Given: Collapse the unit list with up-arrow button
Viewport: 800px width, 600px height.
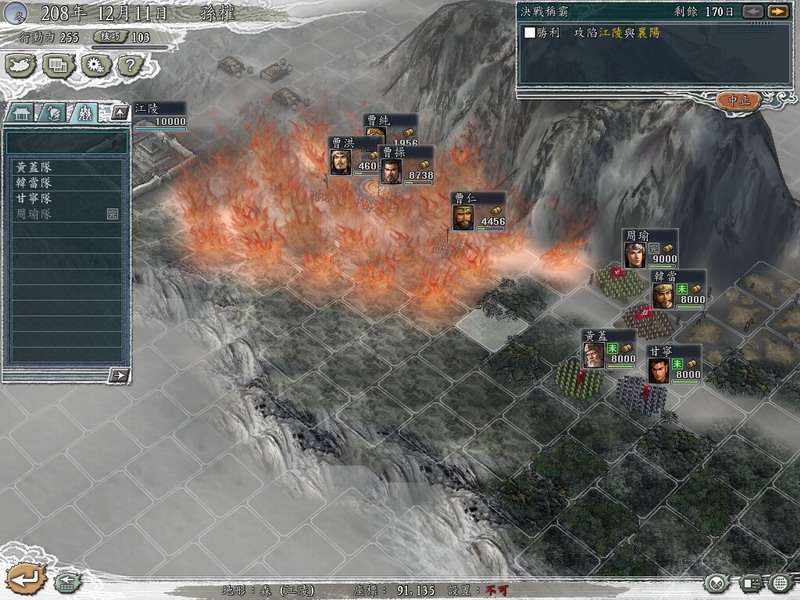Looking at the screenshot, I should point(120,112).
